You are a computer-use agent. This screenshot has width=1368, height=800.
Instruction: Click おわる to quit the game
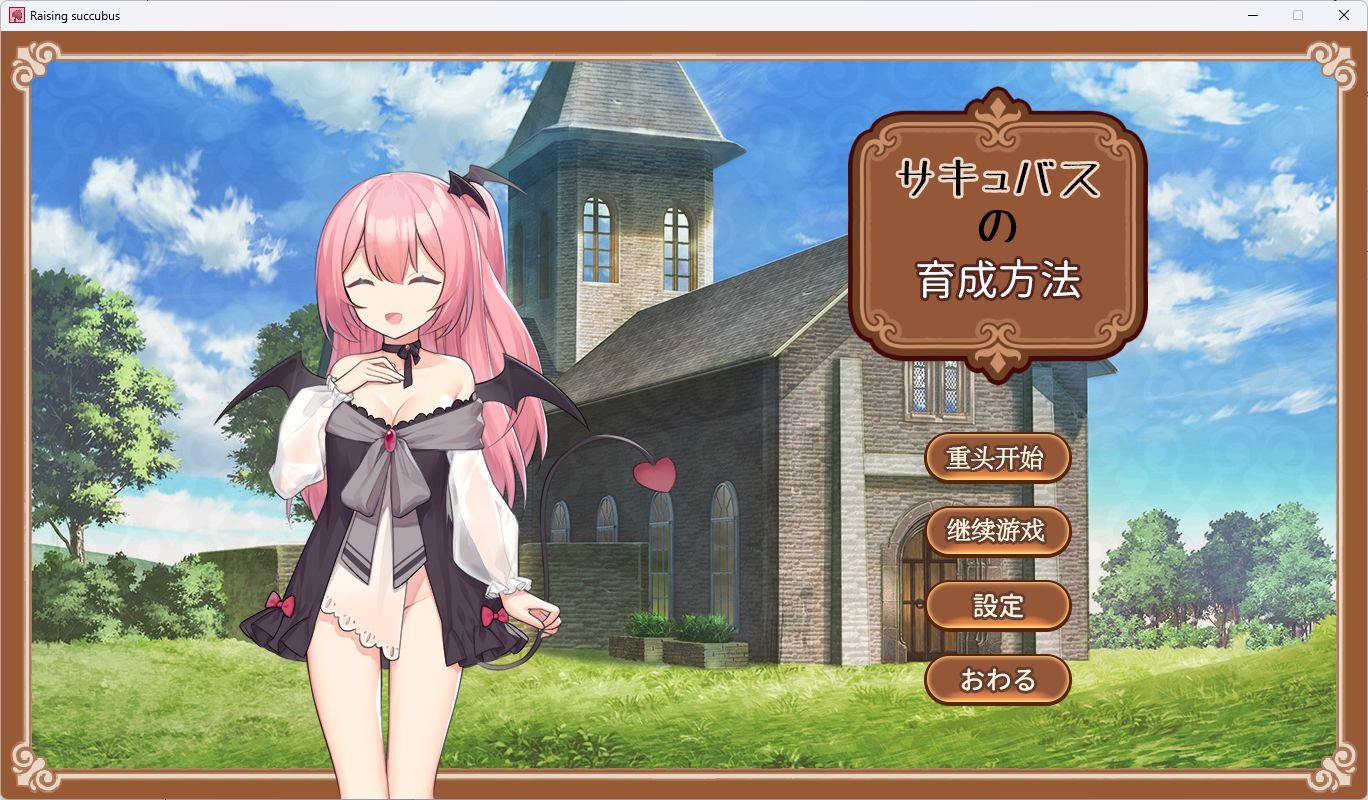click(x=998, y=679)
